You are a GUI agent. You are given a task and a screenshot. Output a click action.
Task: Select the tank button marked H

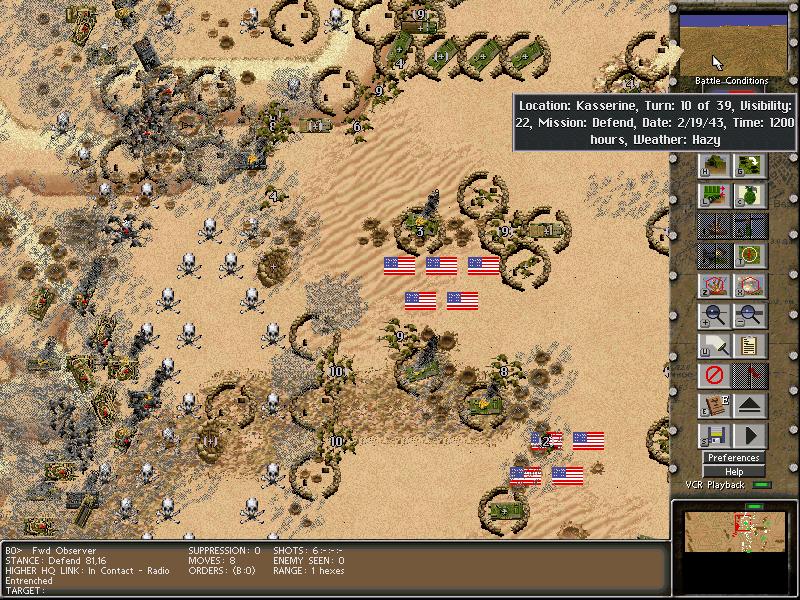tap(714, 165)
